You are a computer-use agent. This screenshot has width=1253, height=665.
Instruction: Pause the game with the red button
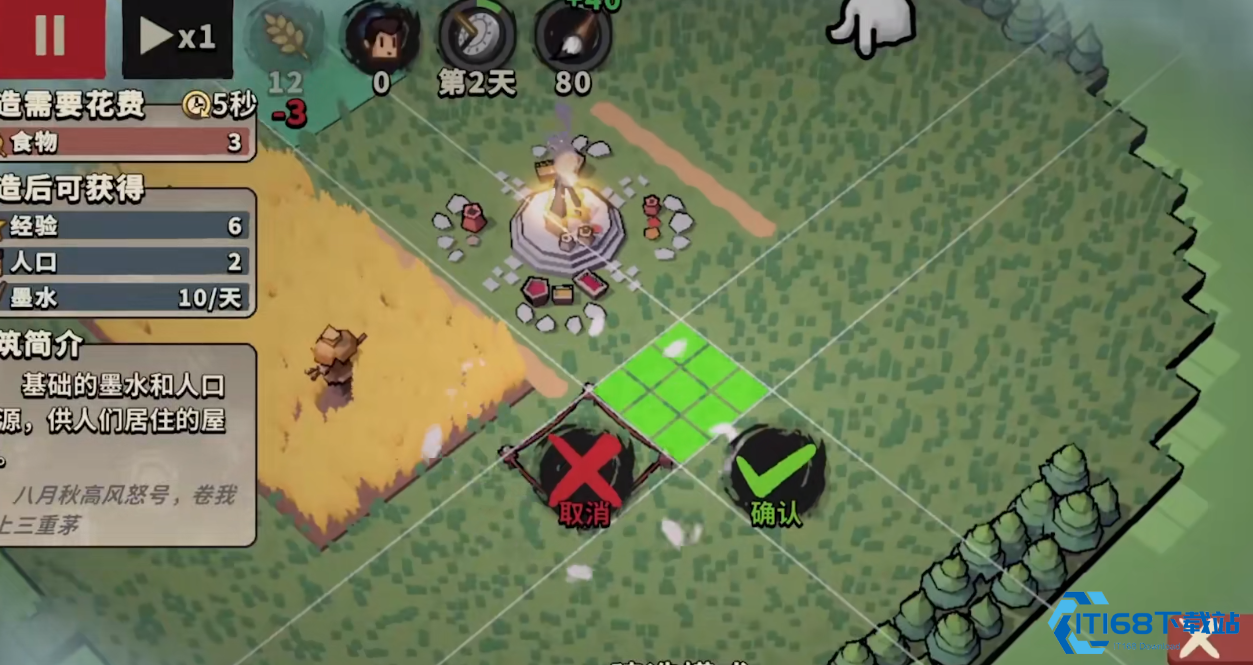click(x=51, y=36)
